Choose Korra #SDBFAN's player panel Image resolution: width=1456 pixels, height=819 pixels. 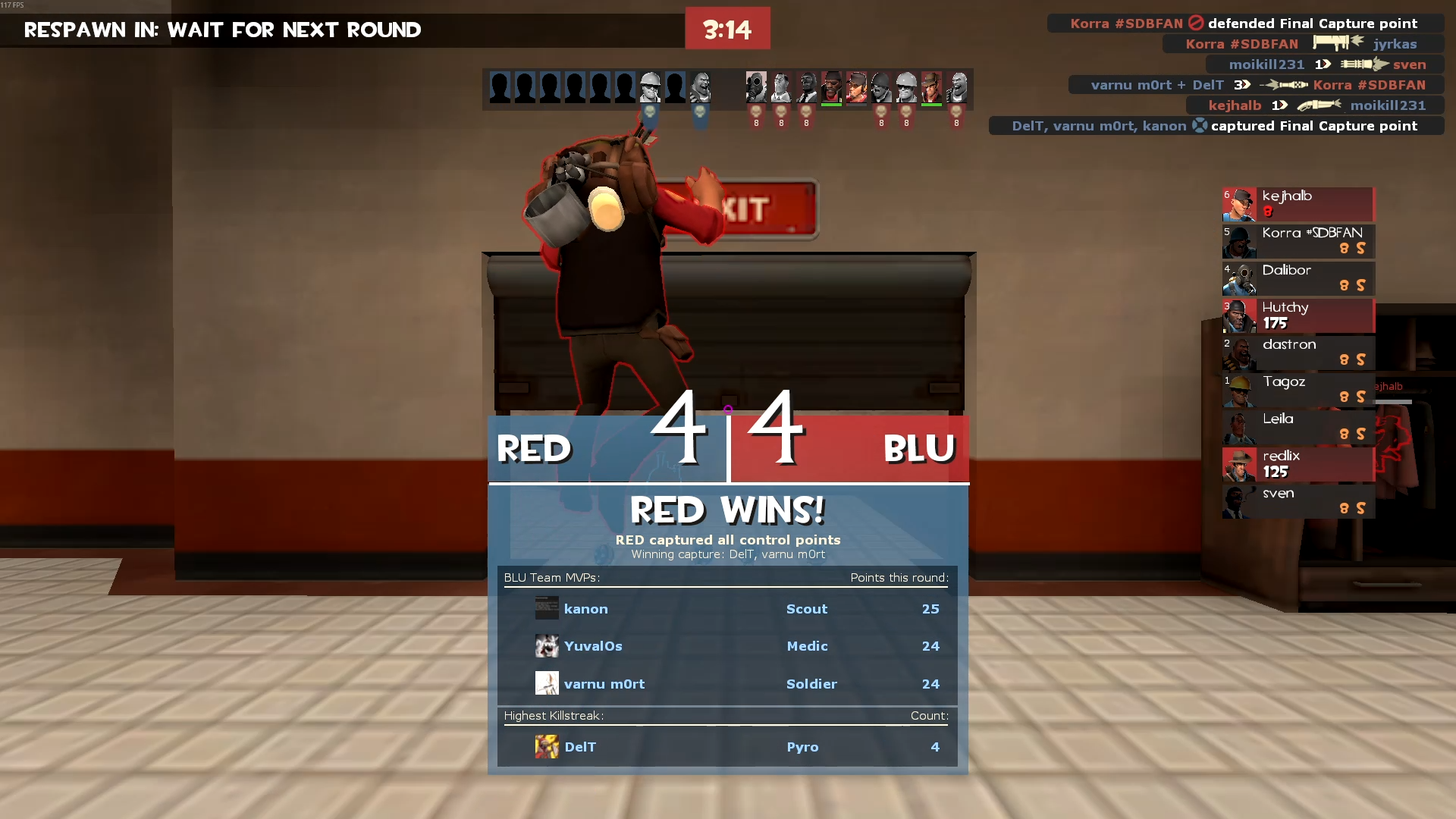(1298, 241)
